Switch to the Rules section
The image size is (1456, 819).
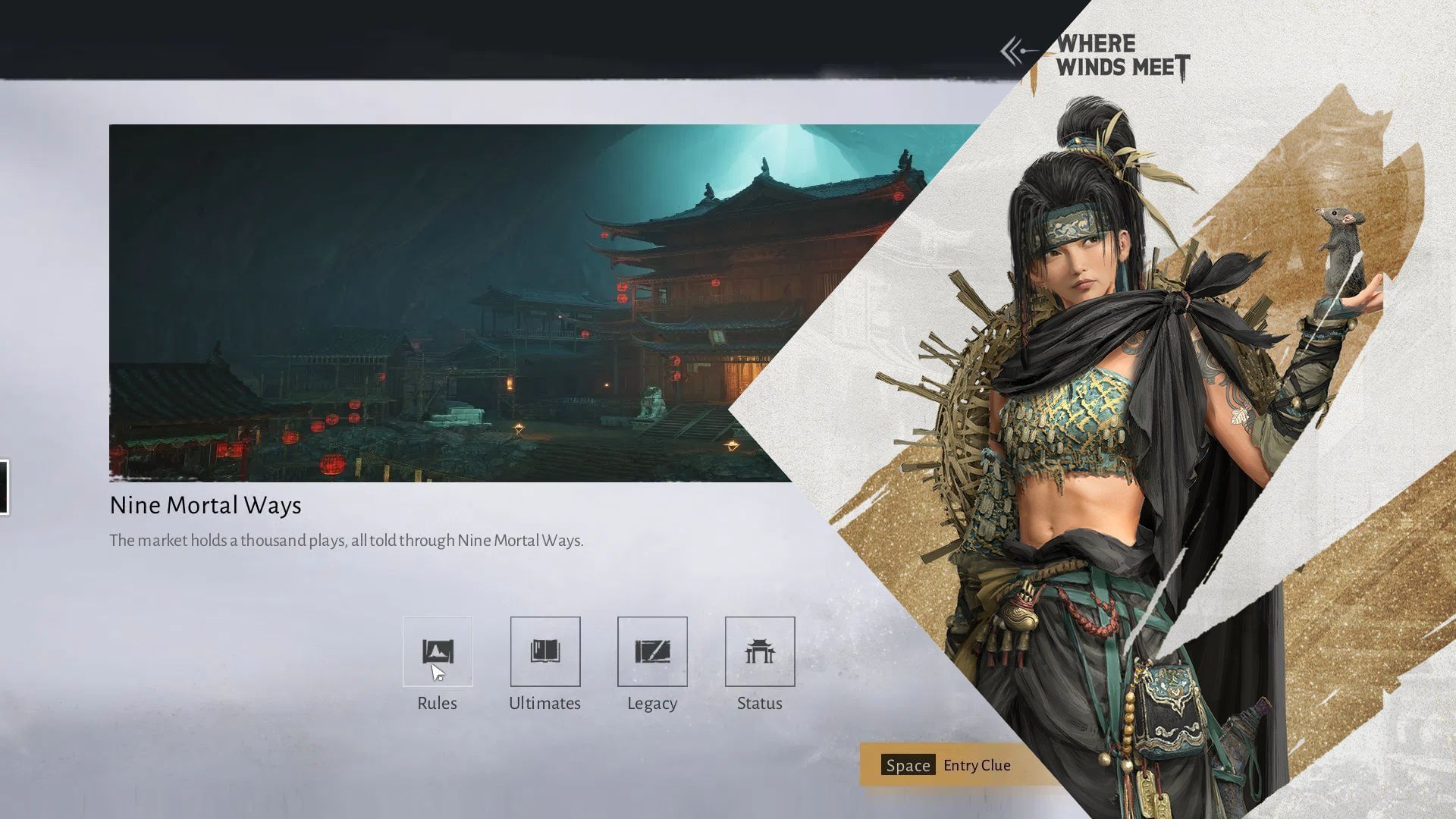click(438, 703)
